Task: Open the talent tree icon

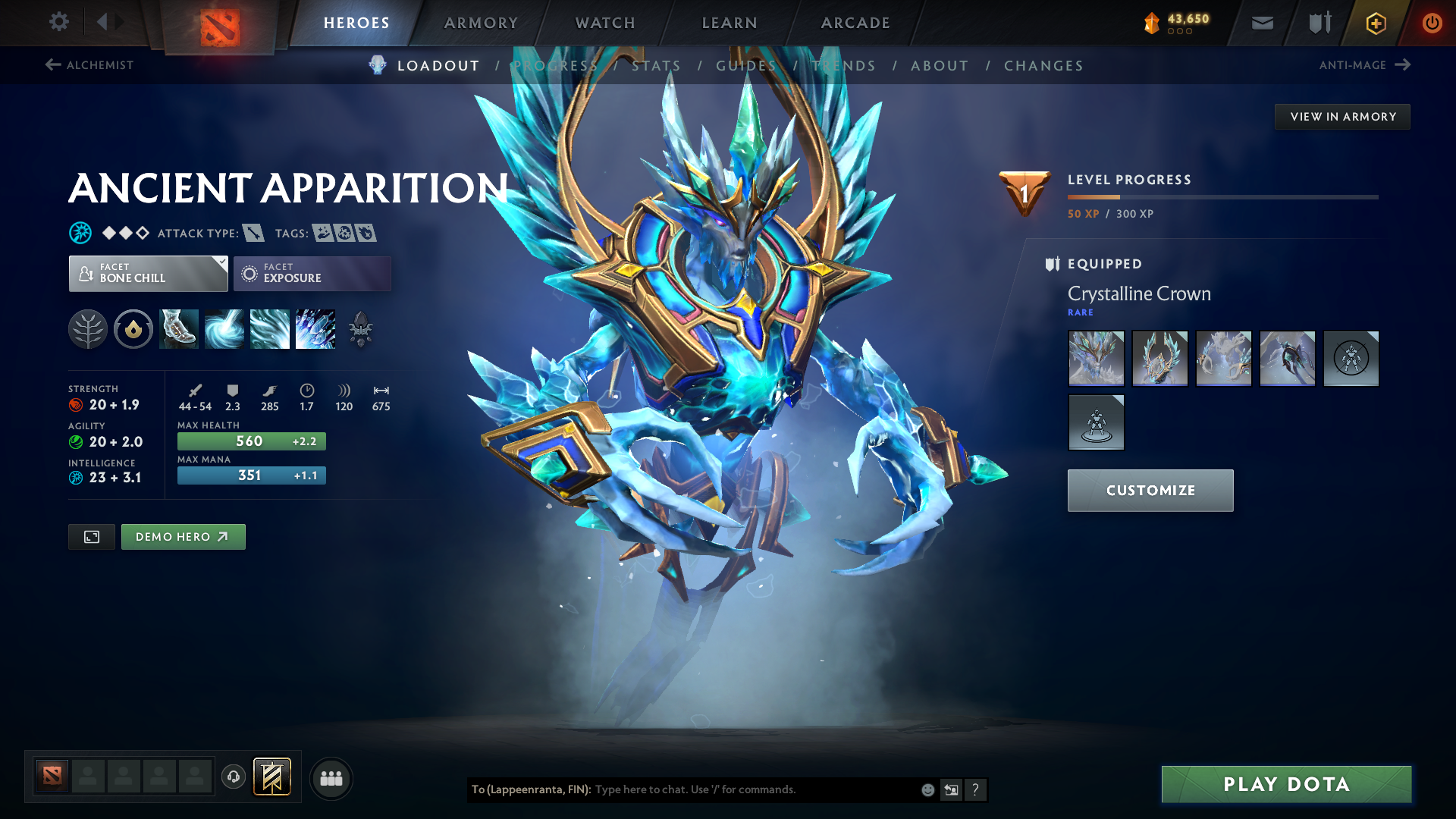Action: click(x=88, y=329)
